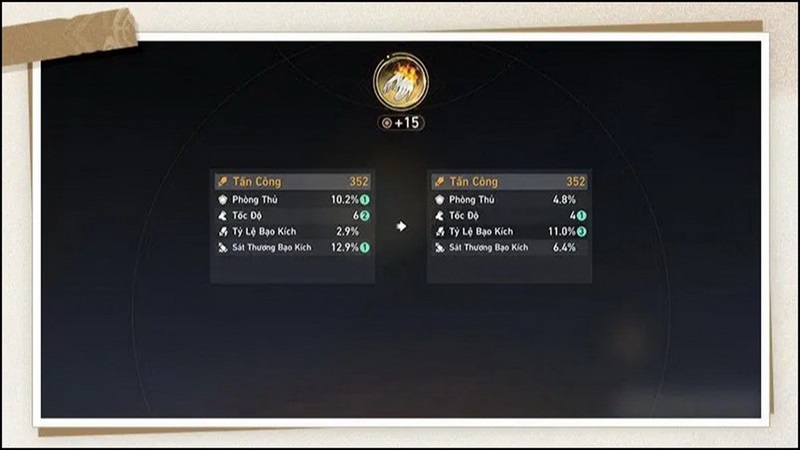
Task: Choose the stat panel with Phòng Thủ 4.8%
Action: click(x=509, y=226)
